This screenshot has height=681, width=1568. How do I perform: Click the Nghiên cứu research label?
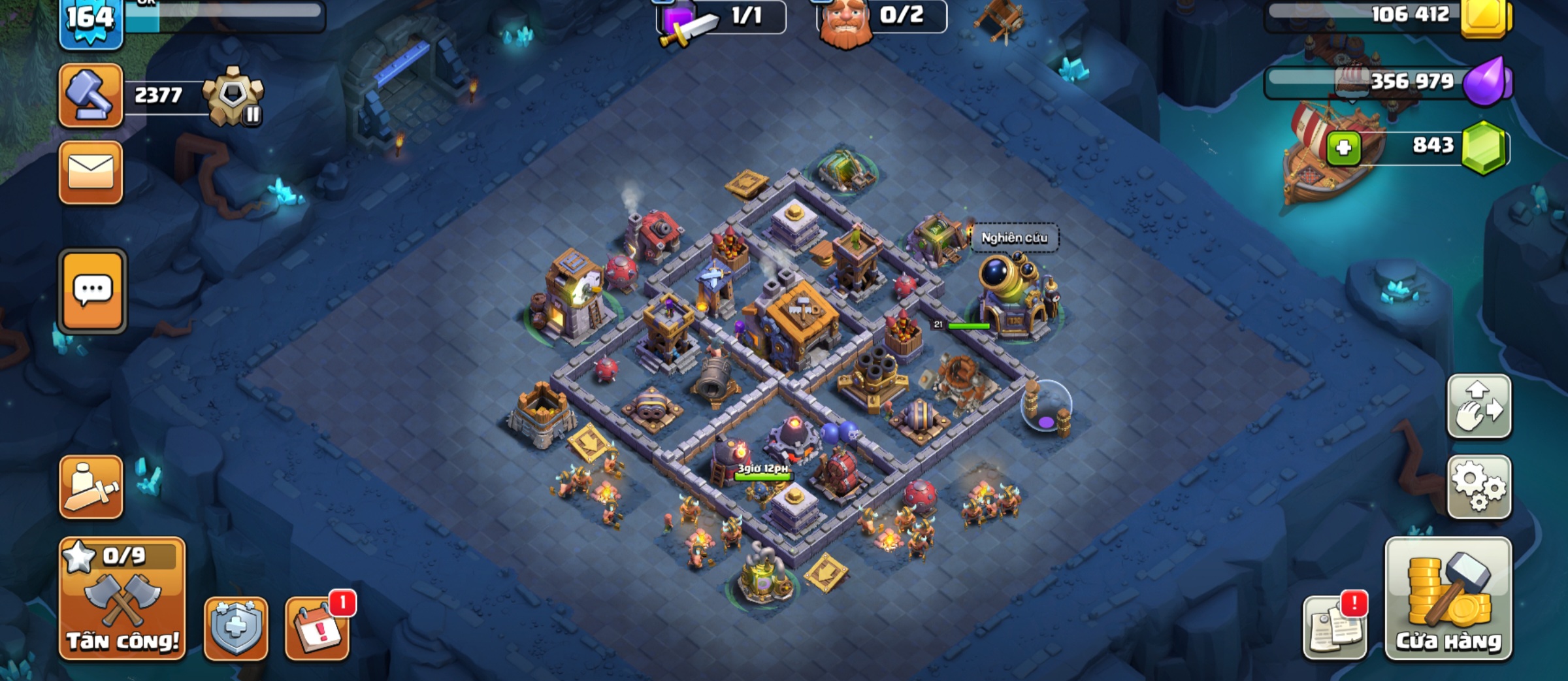[x=1014, y=238]
